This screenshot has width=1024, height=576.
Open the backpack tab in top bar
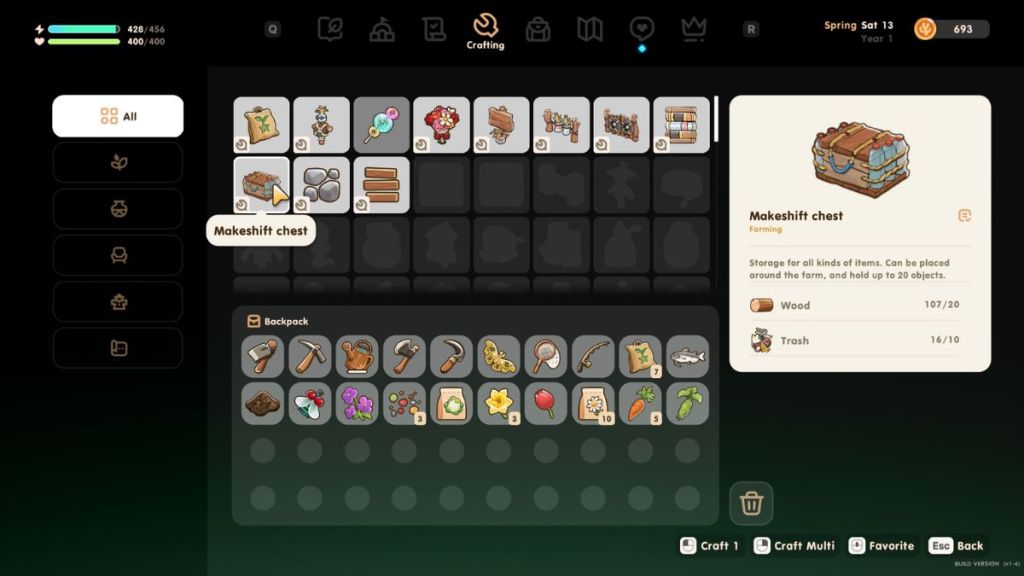538,29
